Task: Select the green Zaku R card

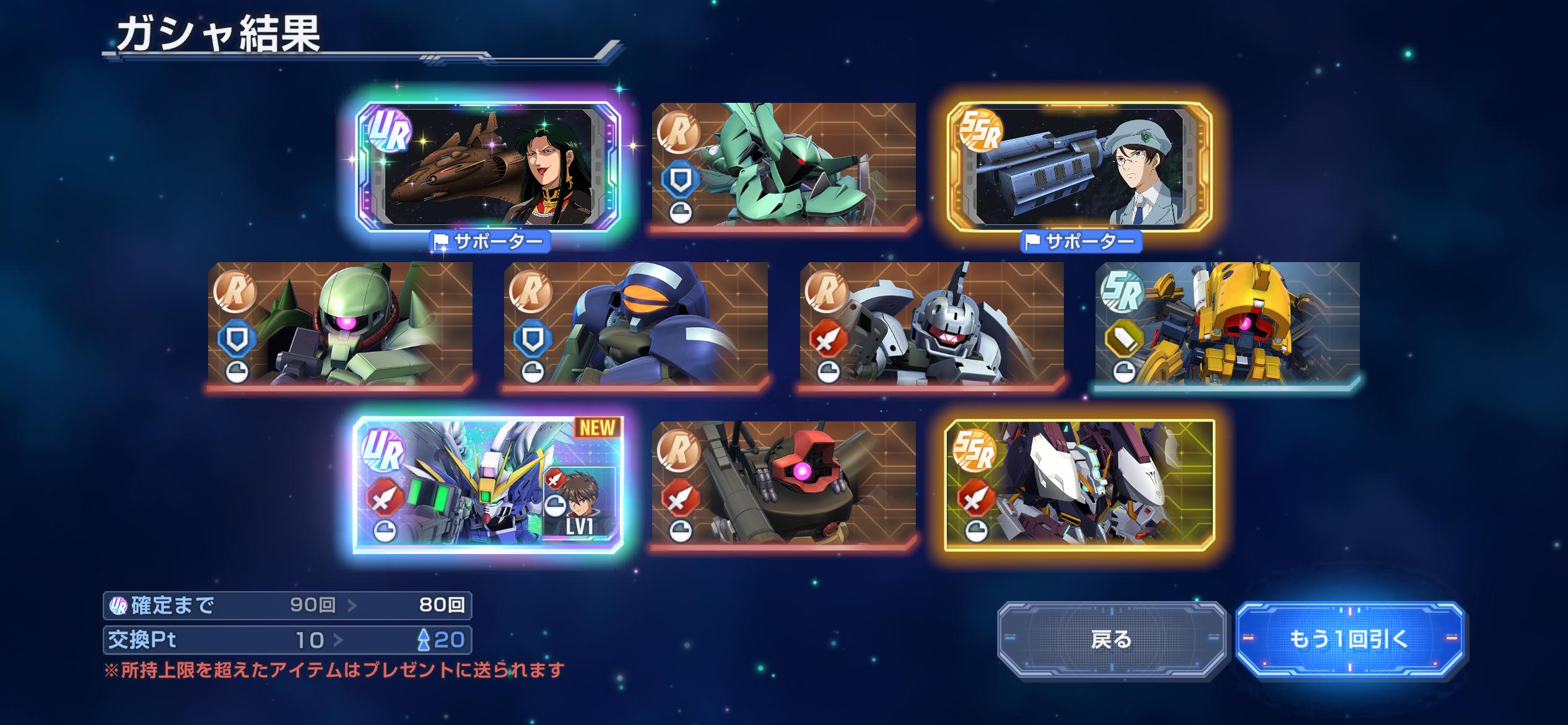Action: 340,323
